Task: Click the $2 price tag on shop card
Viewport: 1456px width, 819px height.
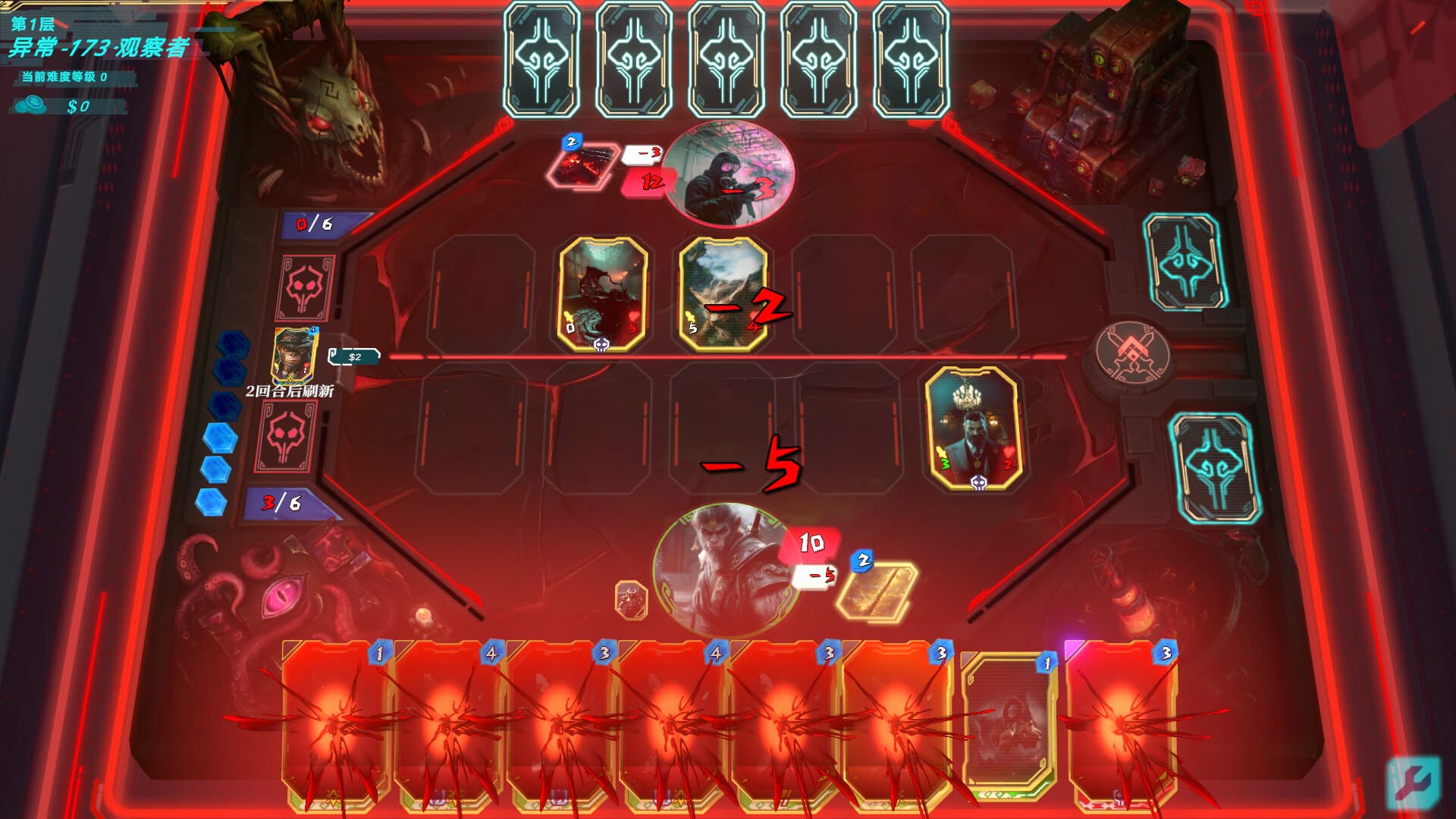Action: [353, 355]
